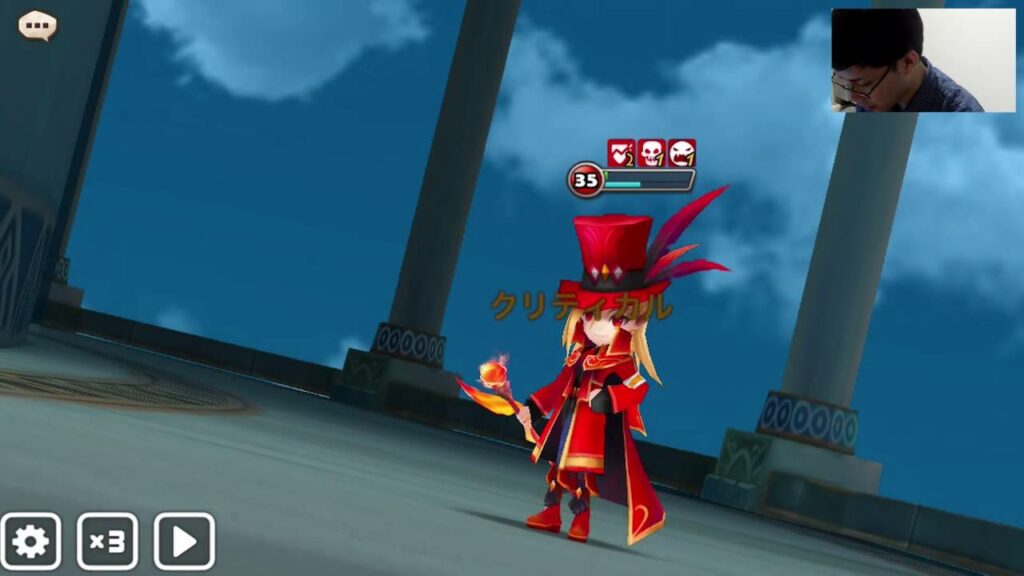Open the chat speech bubble
Viewport: 1024px width, 576px height.
click(38, 25)
